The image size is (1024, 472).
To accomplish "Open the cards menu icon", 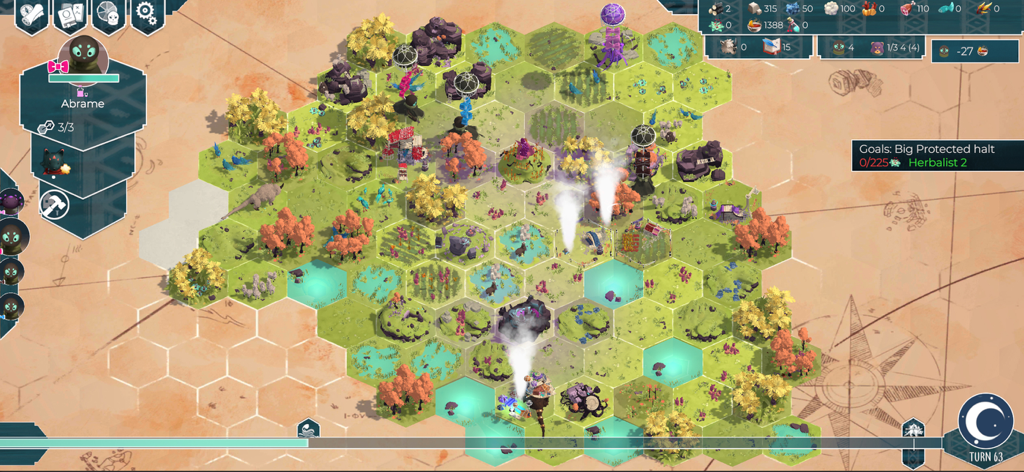I will [x=70, y=15].
